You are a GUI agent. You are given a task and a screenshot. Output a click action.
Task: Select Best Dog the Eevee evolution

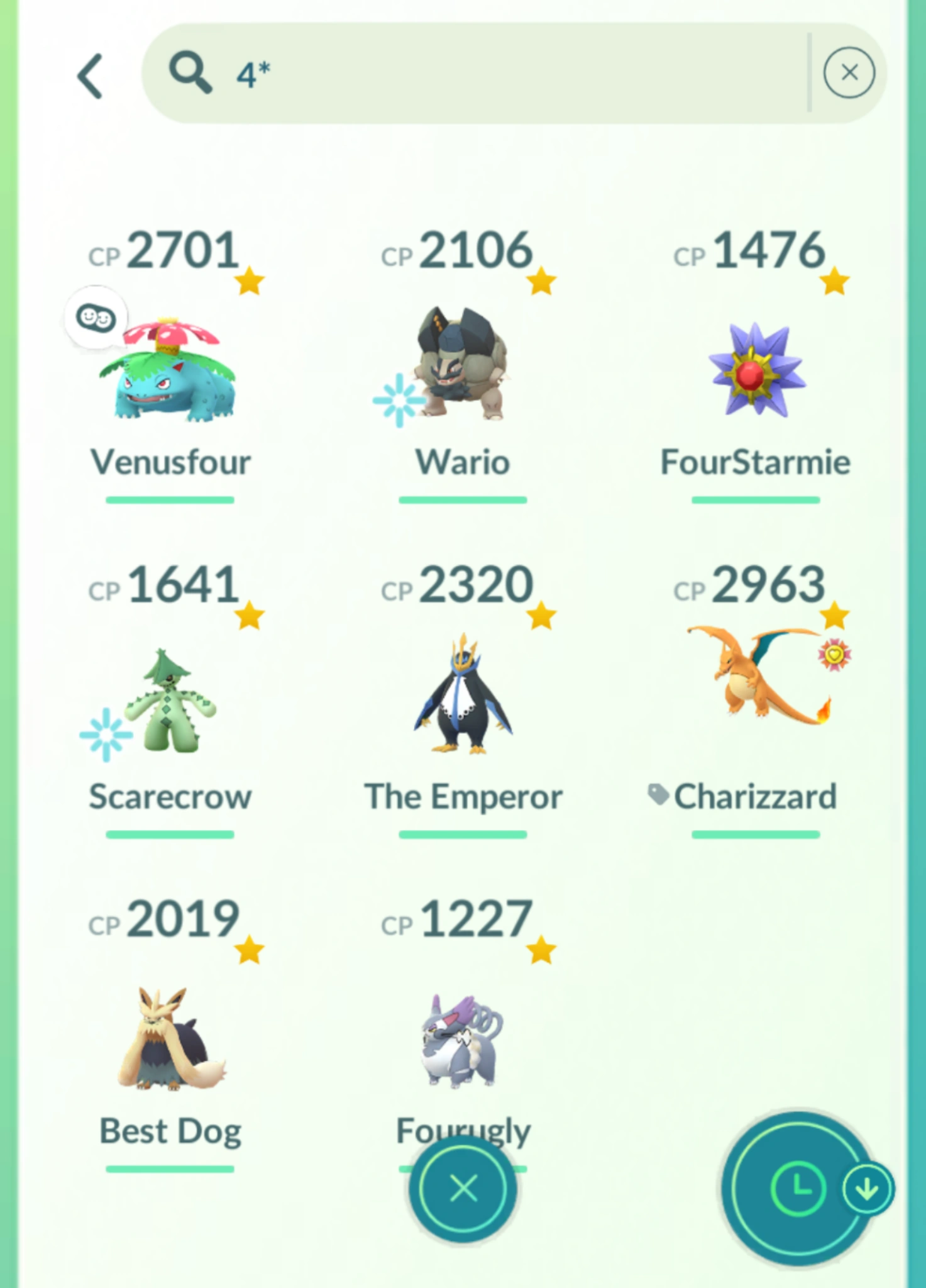(x=170, y=1038)
